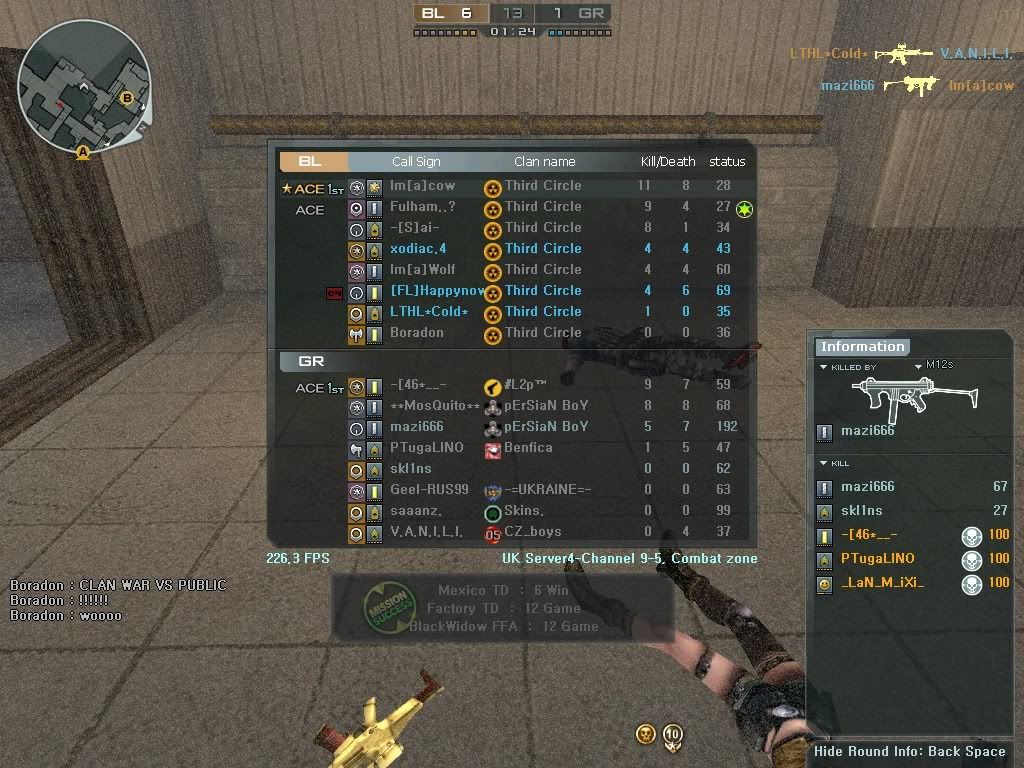Collapse the Kill list section

[823, 464]
